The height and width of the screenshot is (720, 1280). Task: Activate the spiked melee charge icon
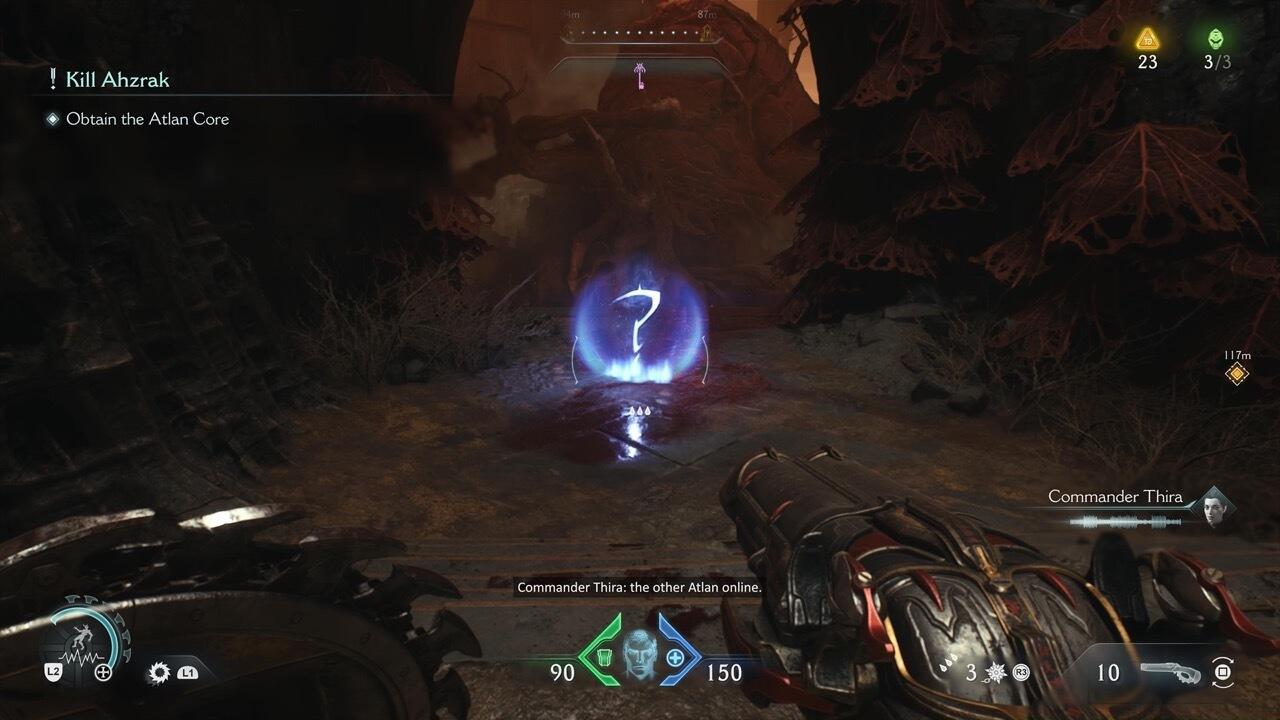[997, 672]
